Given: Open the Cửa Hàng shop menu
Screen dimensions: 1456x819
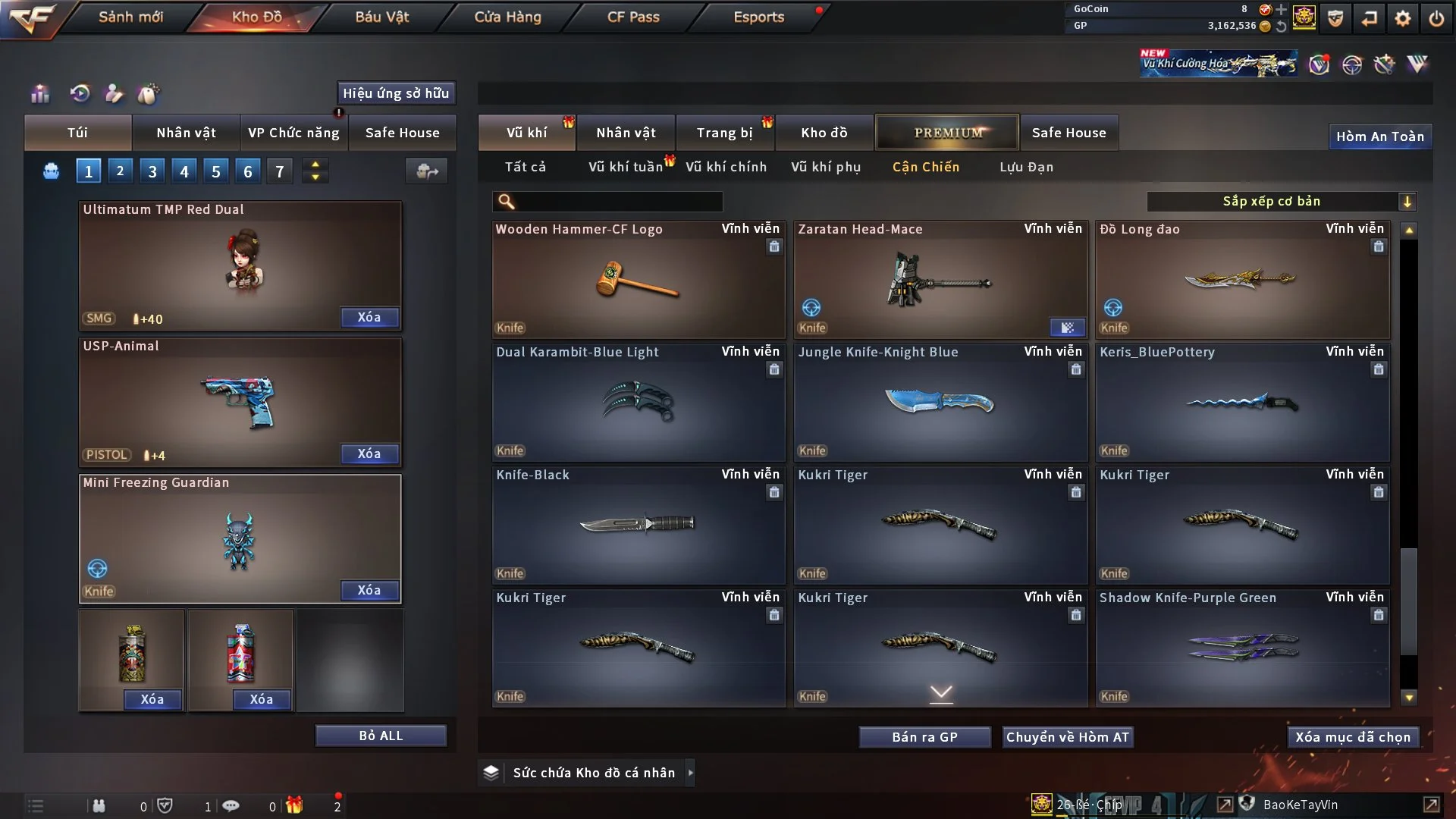Looking at the screenshot, I should click(x=507, y=17).
